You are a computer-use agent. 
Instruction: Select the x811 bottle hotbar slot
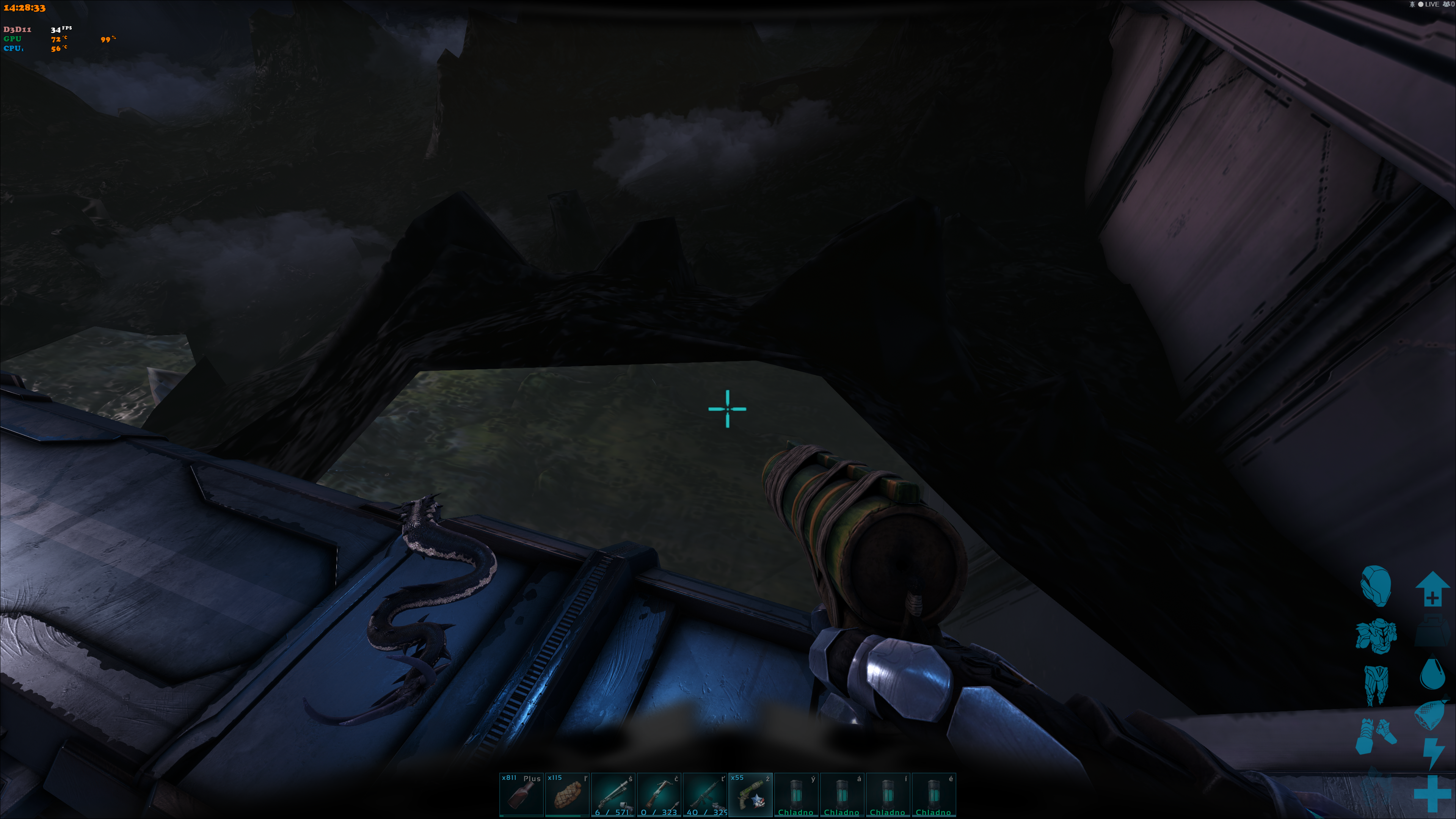coord(521,794)
